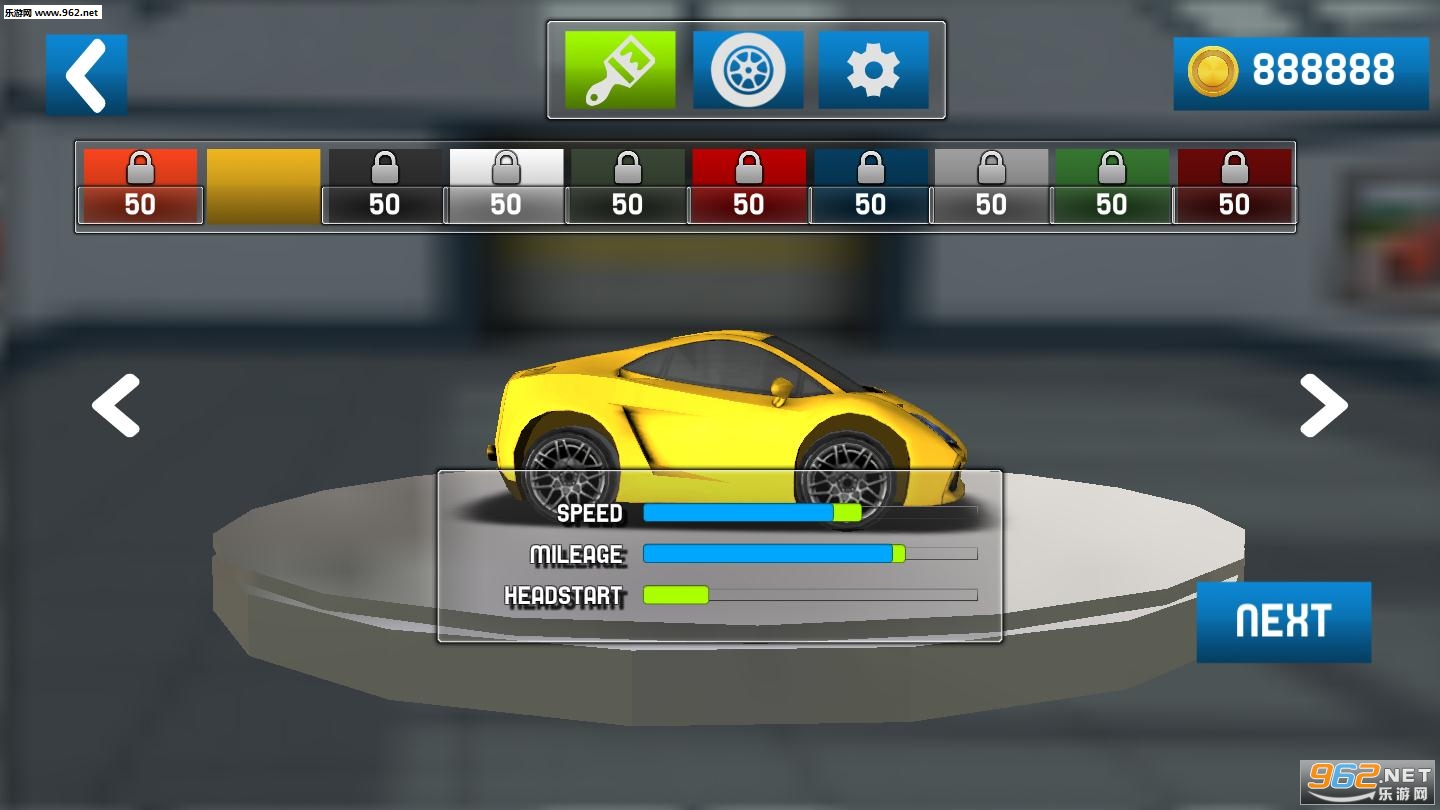Select the black locked paint color

[x=384, y=186]
